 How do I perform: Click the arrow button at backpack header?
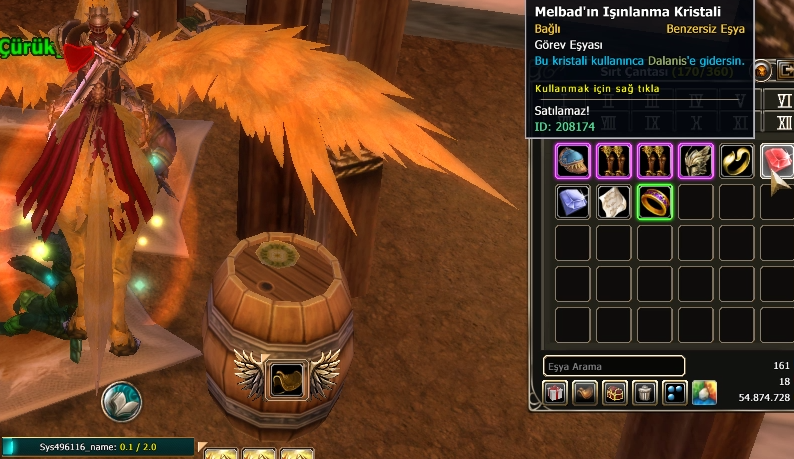coord(785,70)
